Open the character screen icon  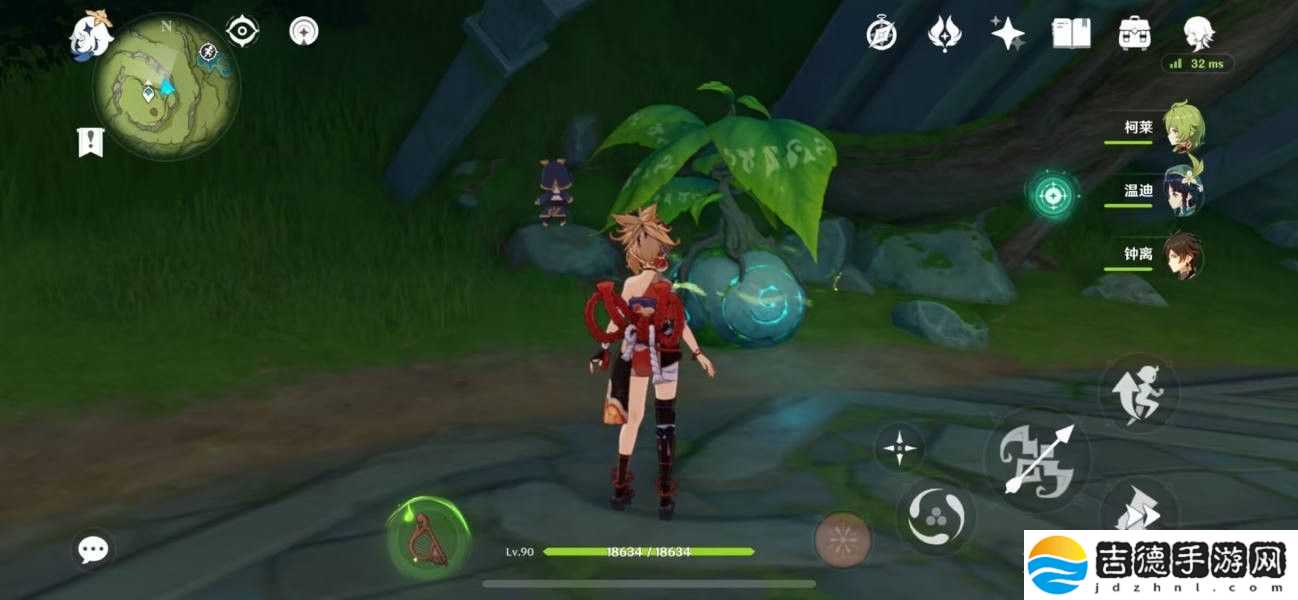[x=1197, y=34]
